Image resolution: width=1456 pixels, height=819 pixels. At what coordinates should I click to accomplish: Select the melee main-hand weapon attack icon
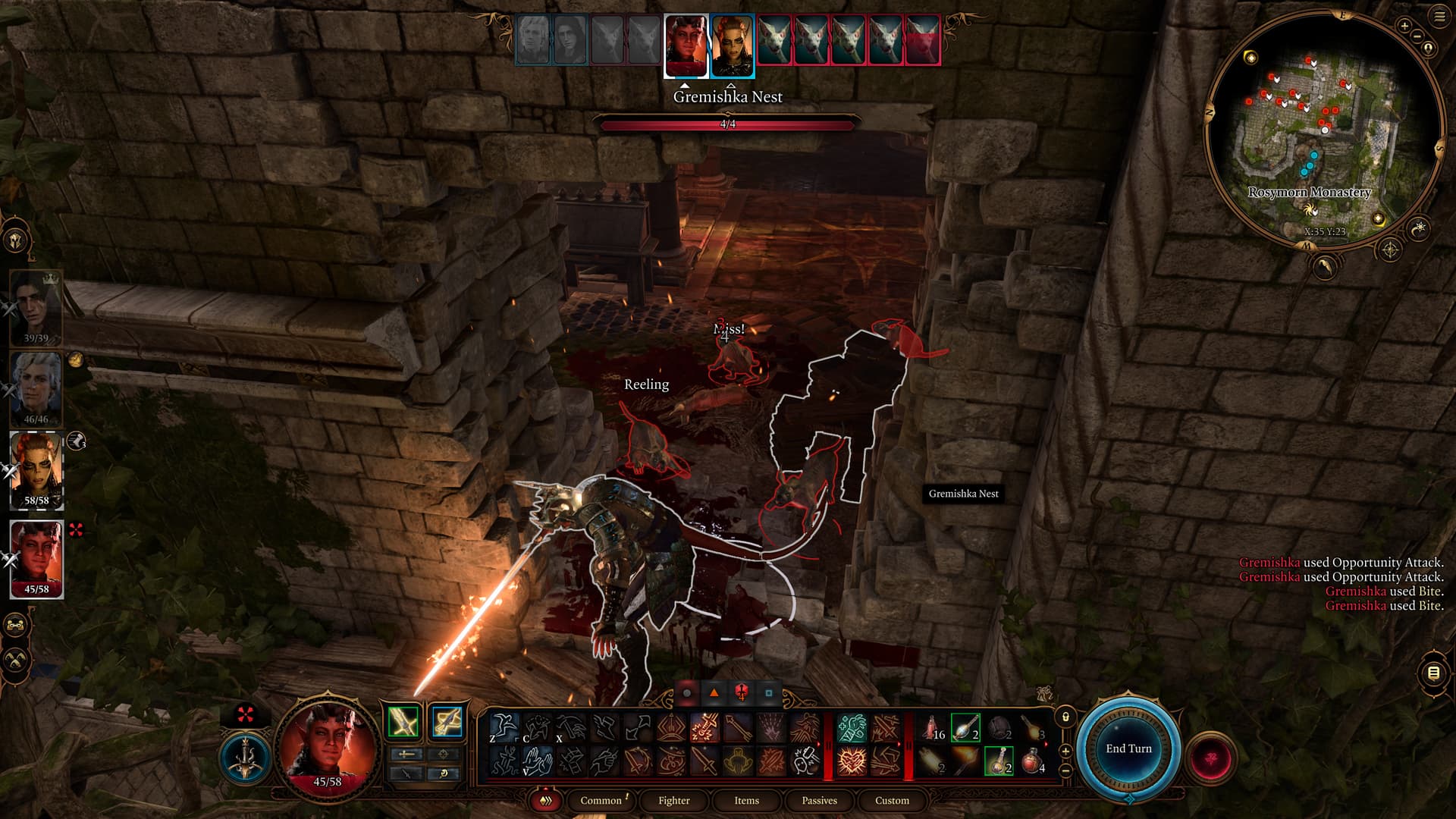click(403, 722)
